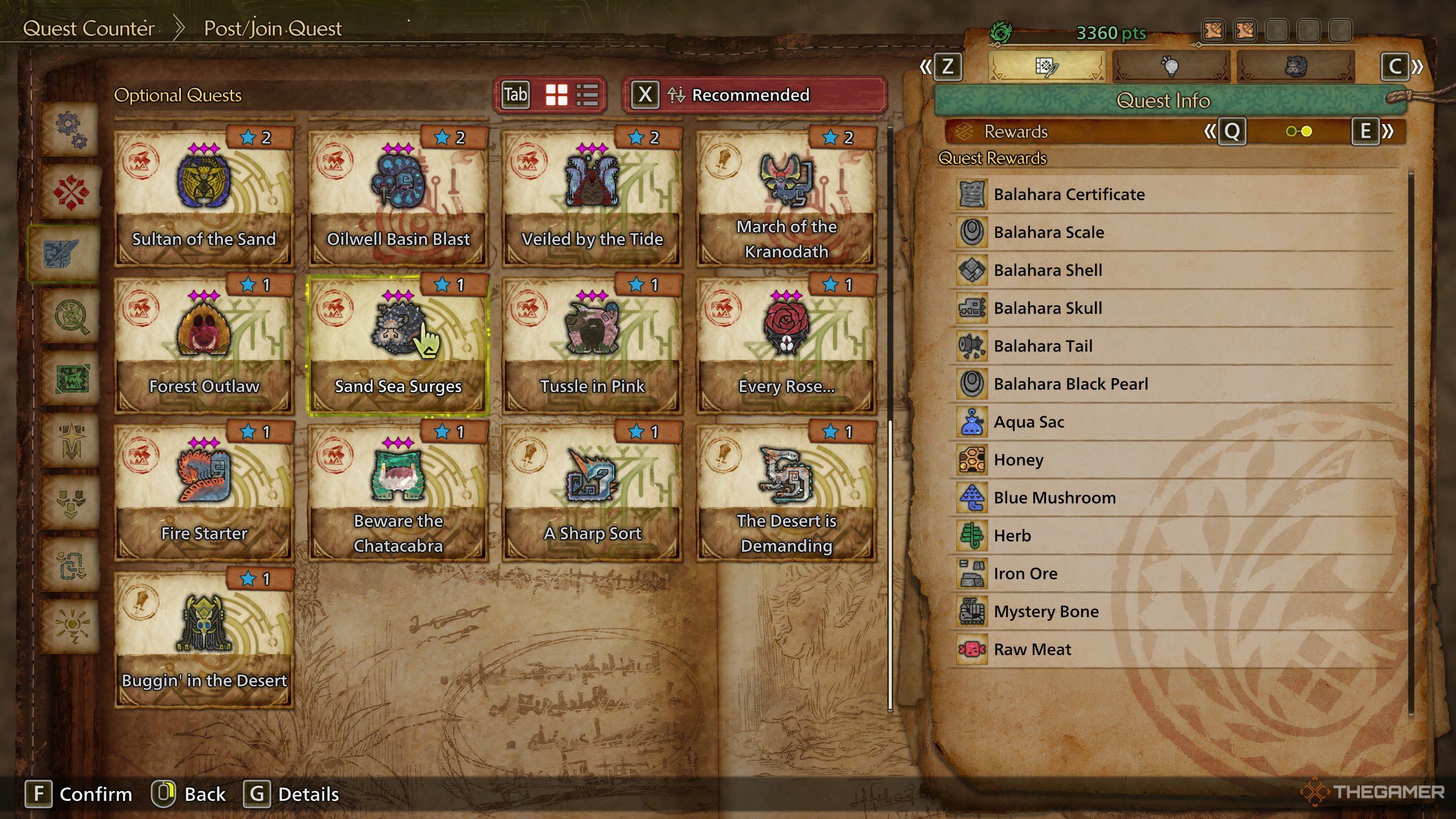This screenshot has width=1456, height=819.
Task: Pick the Every Rose... quest tile
Action: click(786, 345)
